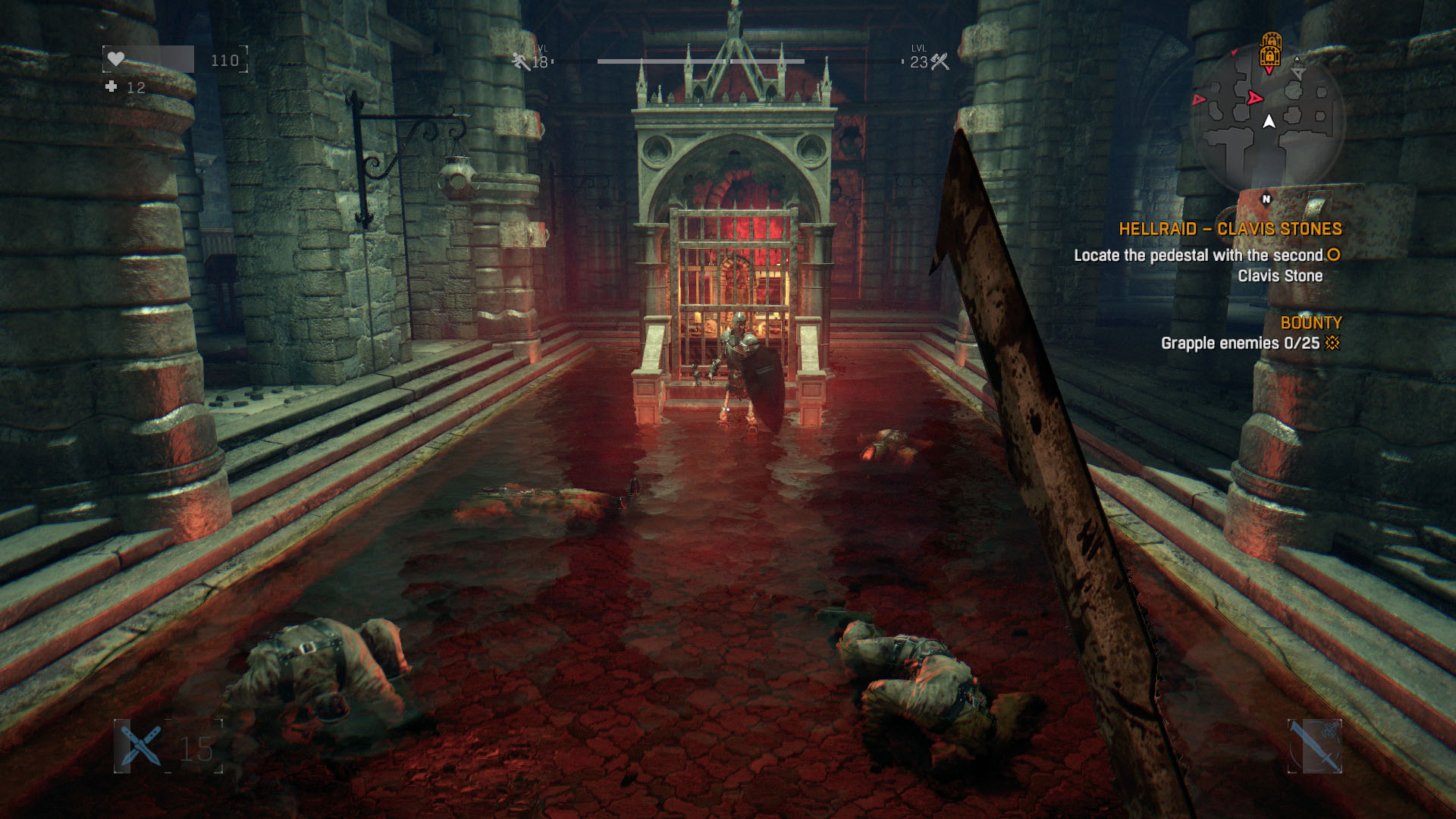Open the Hellraid – Clavis Stones quest tracker
The height and width of the screenshot is (819, 1456).
coord(1230,229)
